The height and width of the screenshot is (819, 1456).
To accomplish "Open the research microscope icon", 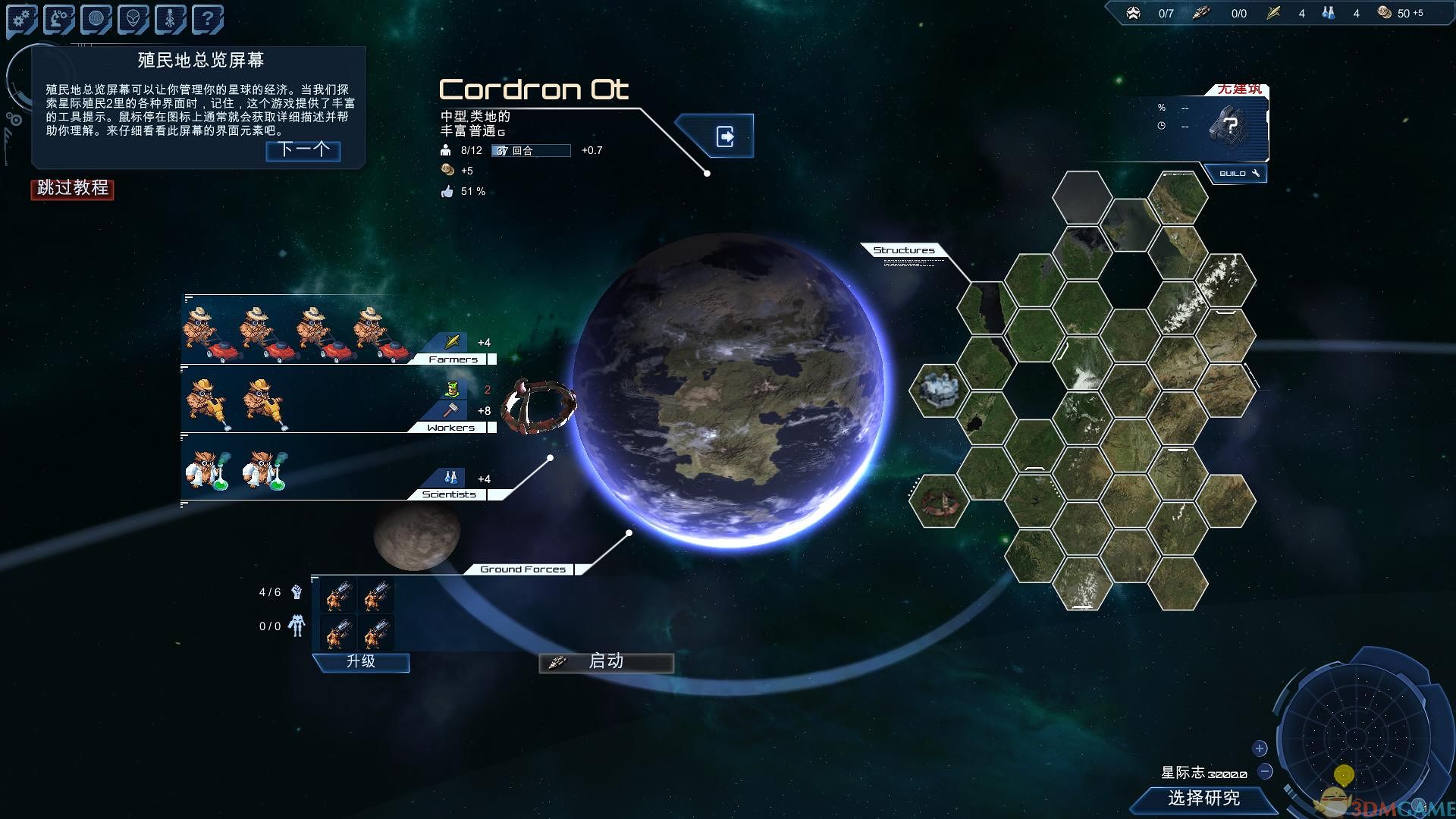I will click(59, 20).
